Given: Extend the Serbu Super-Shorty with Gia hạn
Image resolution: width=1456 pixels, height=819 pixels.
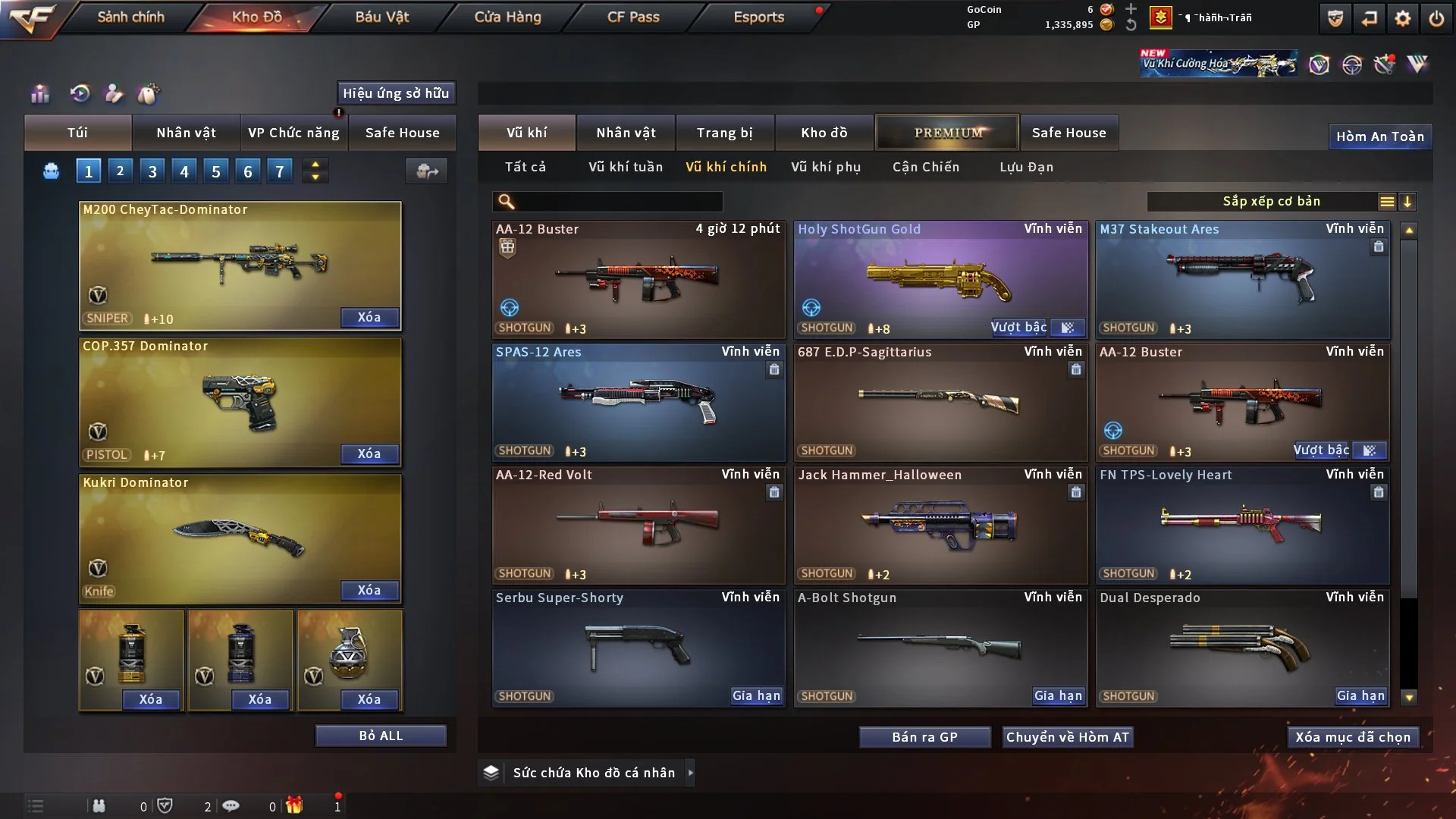Looking at the screenshot, I should point(756,695).
